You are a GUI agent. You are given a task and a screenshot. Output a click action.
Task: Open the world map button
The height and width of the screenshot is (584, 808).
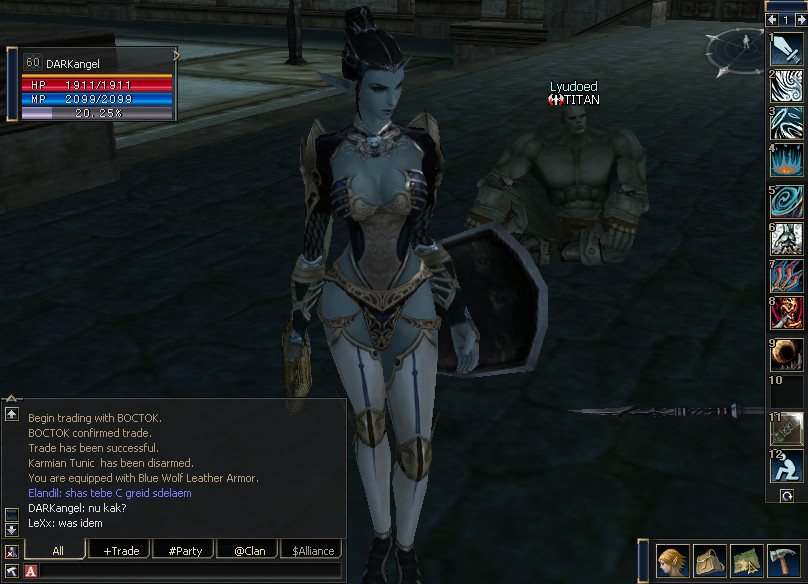tap(746, 562)
